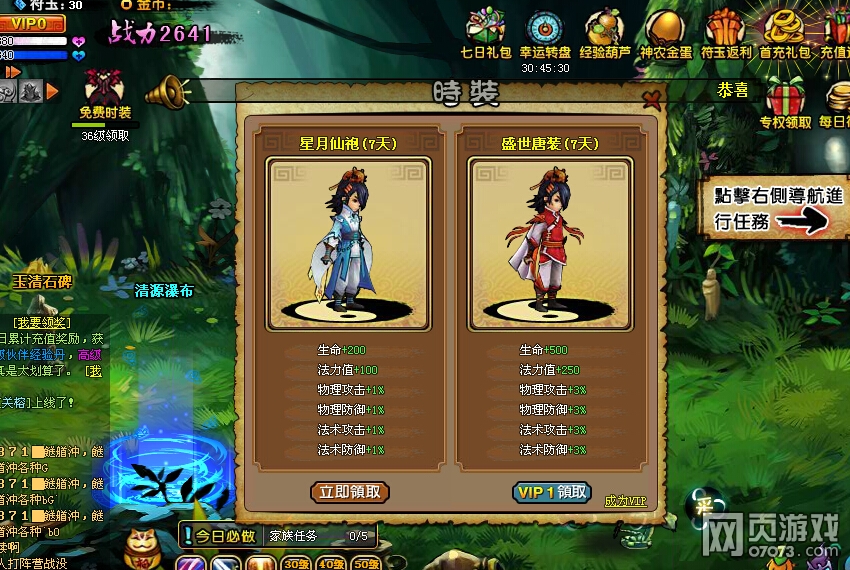Open the 幸运转盘 lucky wheel

point(545,30)
